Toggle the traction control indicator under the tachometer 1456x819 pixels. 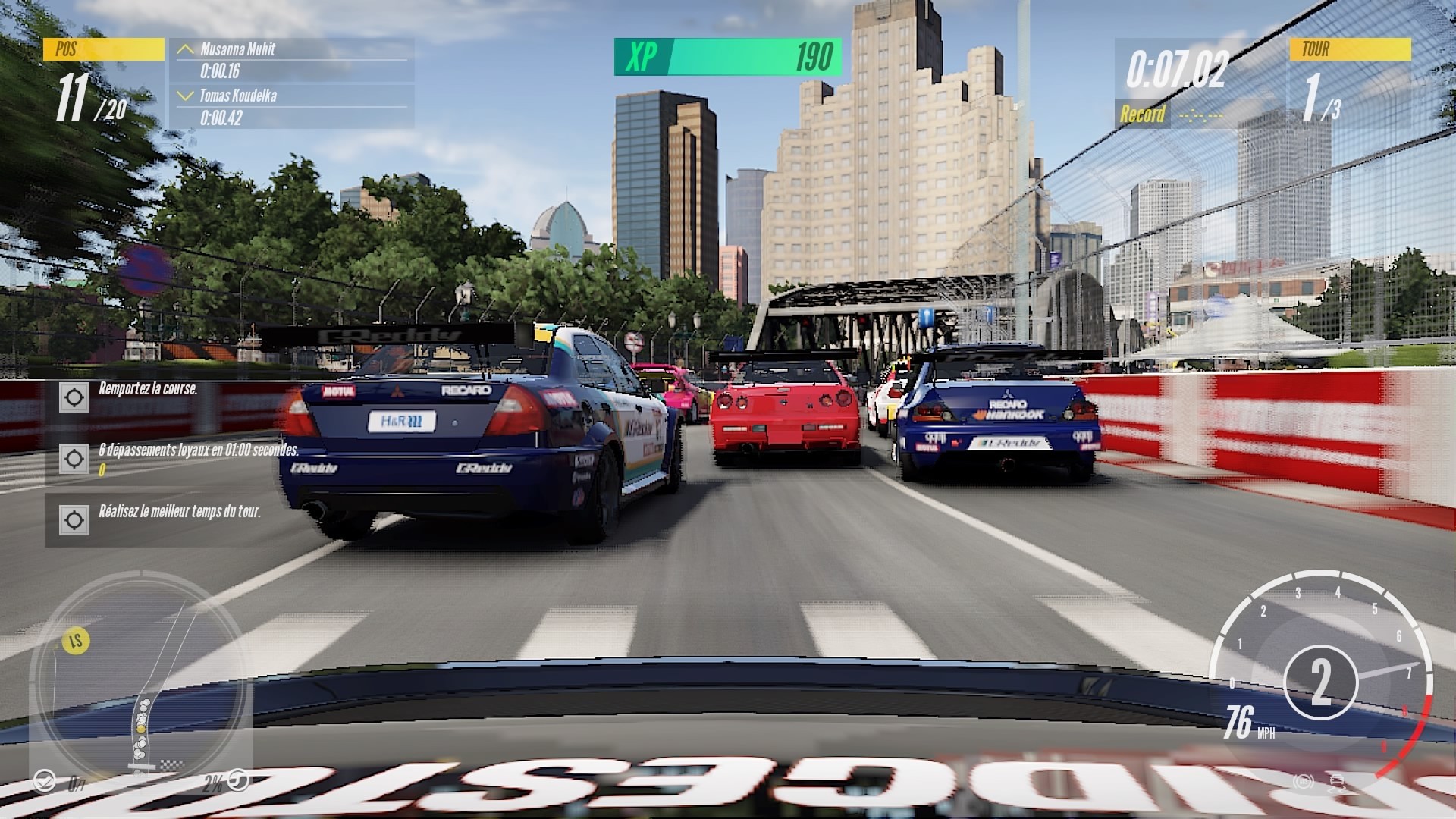1338,782
